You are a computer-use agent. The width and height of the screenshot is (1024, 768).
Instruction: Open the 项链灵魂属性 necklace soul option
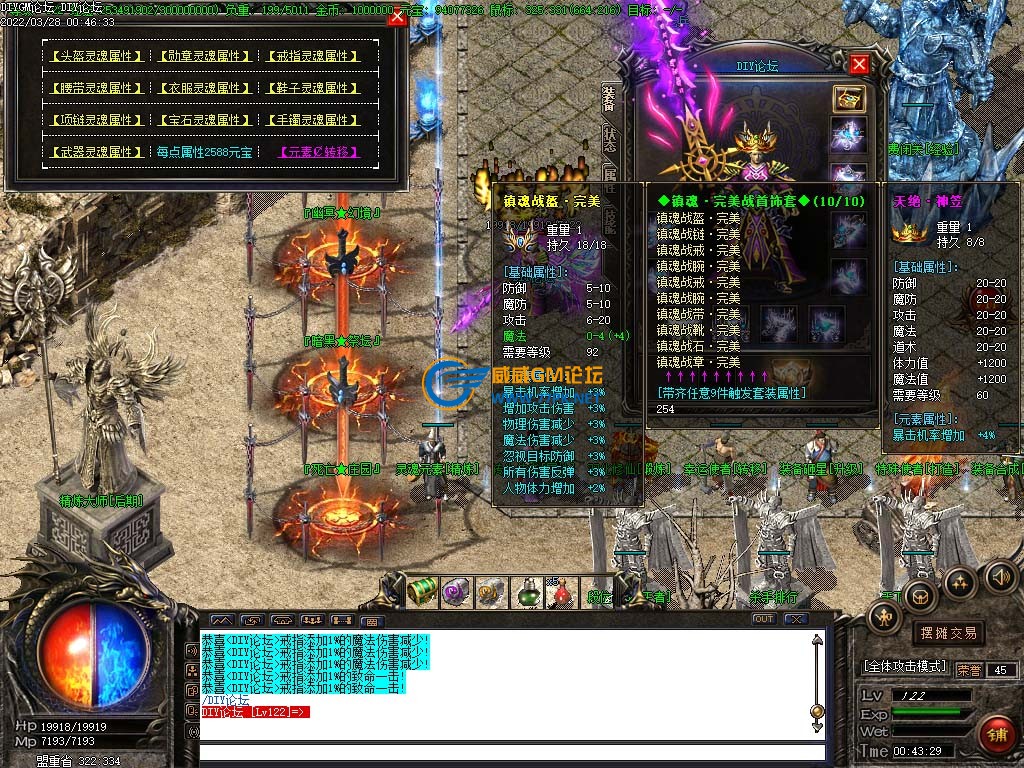97,120
